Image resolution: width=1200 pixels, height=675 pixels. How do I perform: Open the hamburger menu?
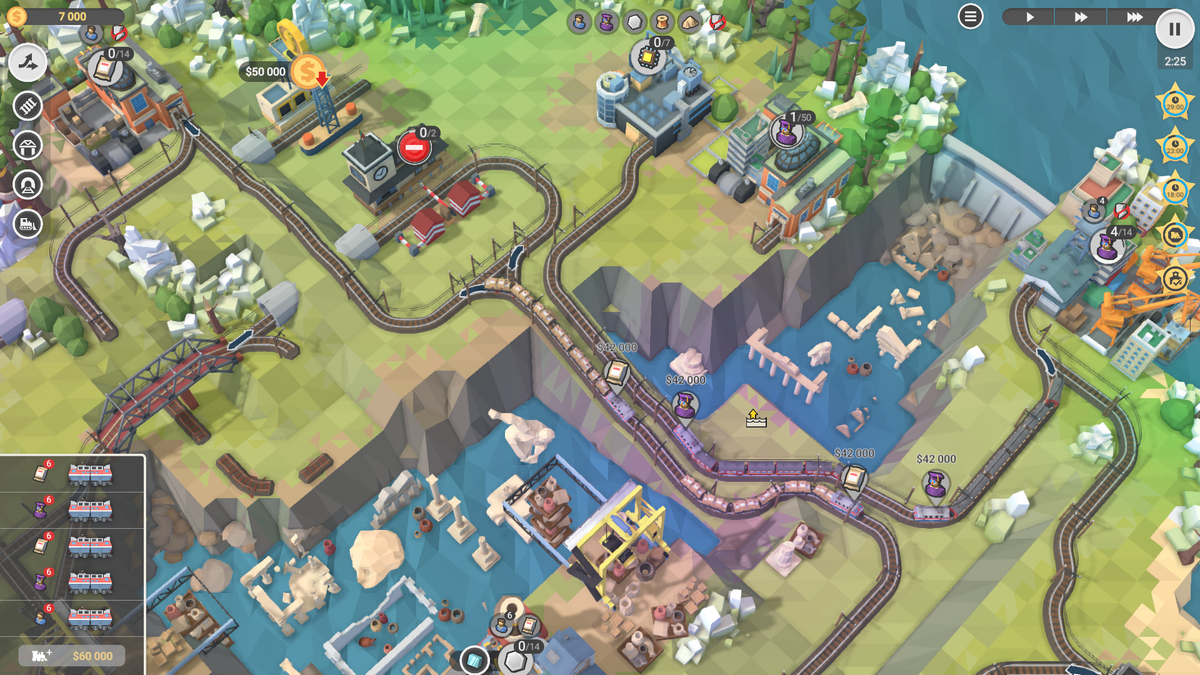coord(970,16)
